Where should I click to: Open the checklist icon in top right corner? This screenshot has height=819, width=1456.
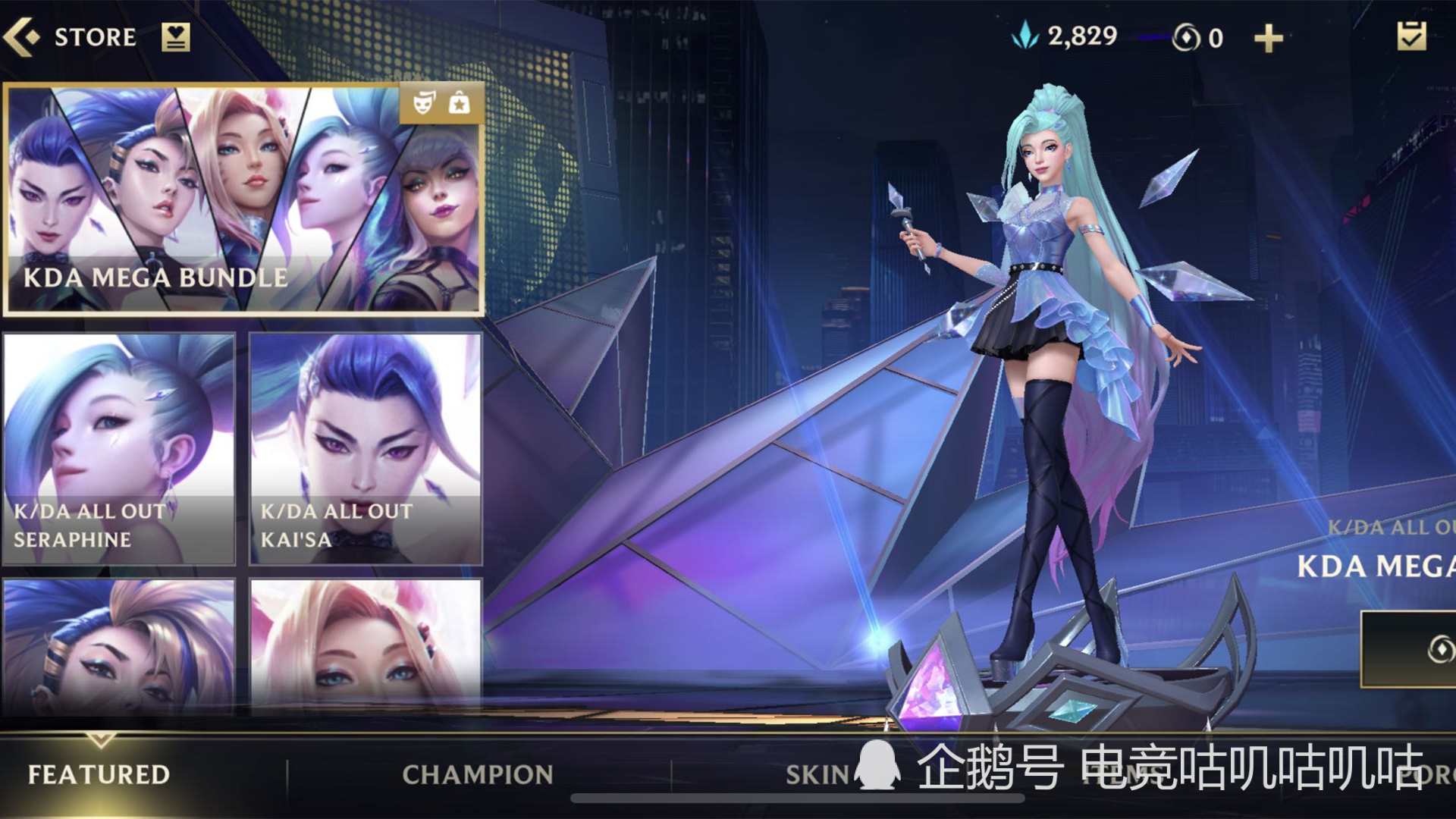tap(1412, 35)
